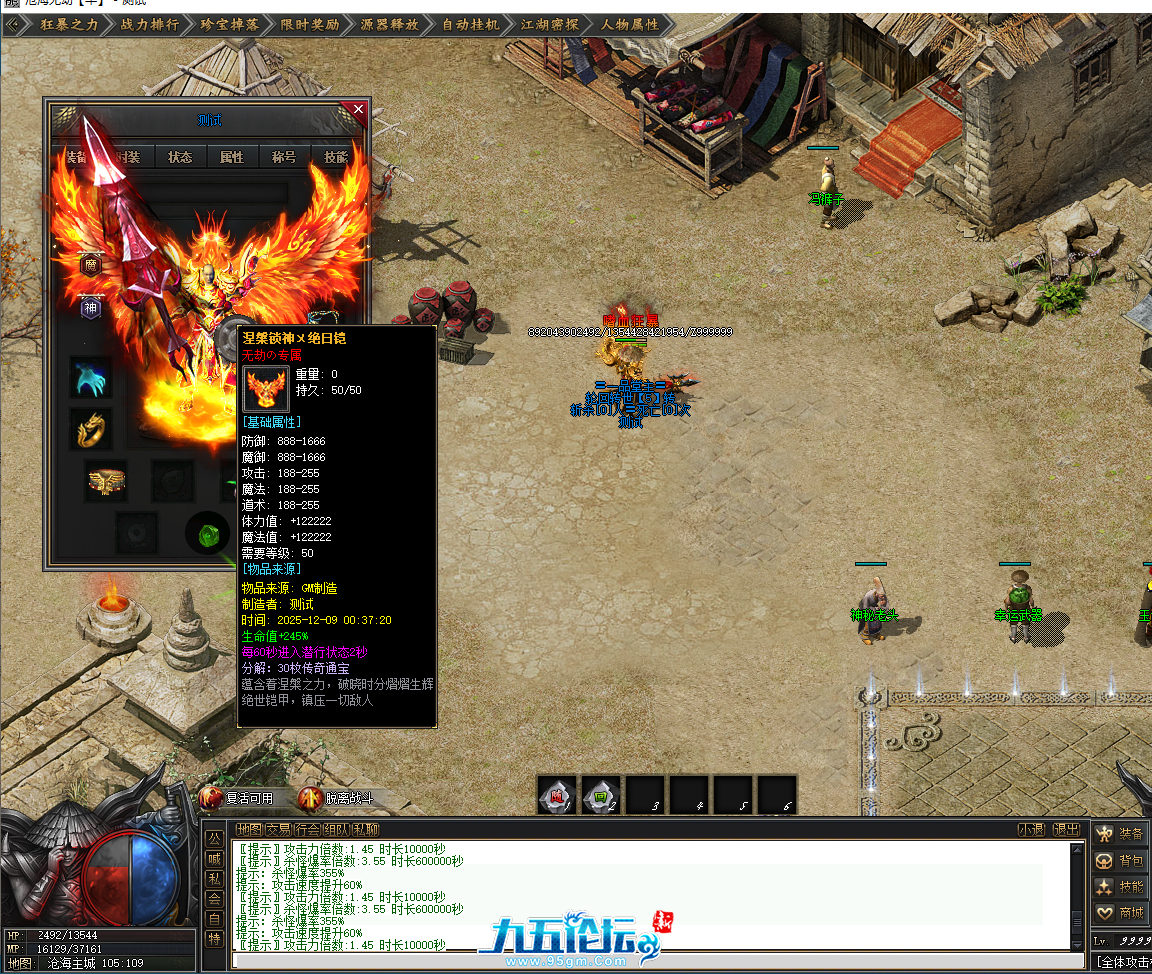Click the 脱离战斗 leave combat button

coord(338,798)
